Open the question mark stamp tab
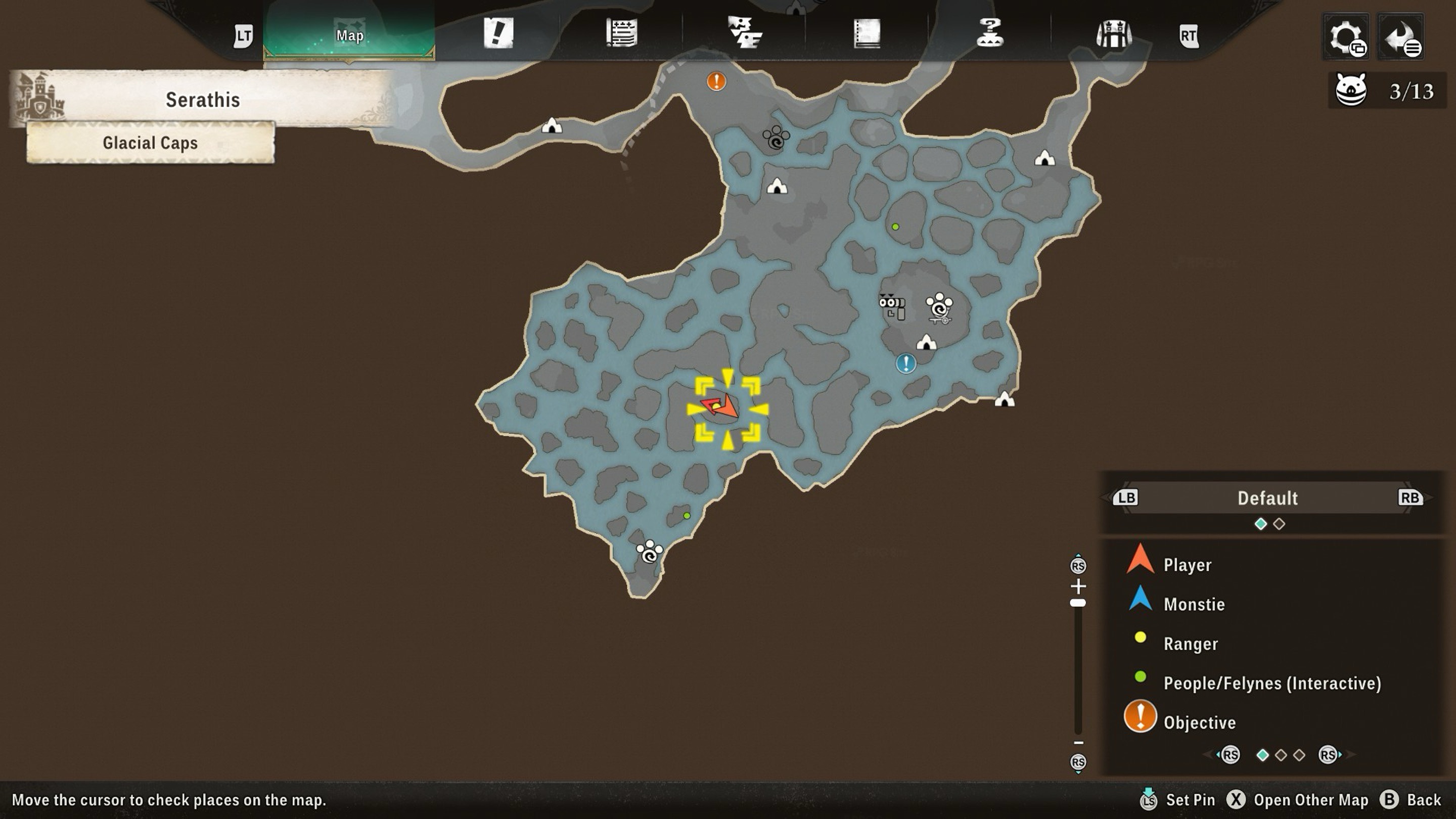 point(990,32)
